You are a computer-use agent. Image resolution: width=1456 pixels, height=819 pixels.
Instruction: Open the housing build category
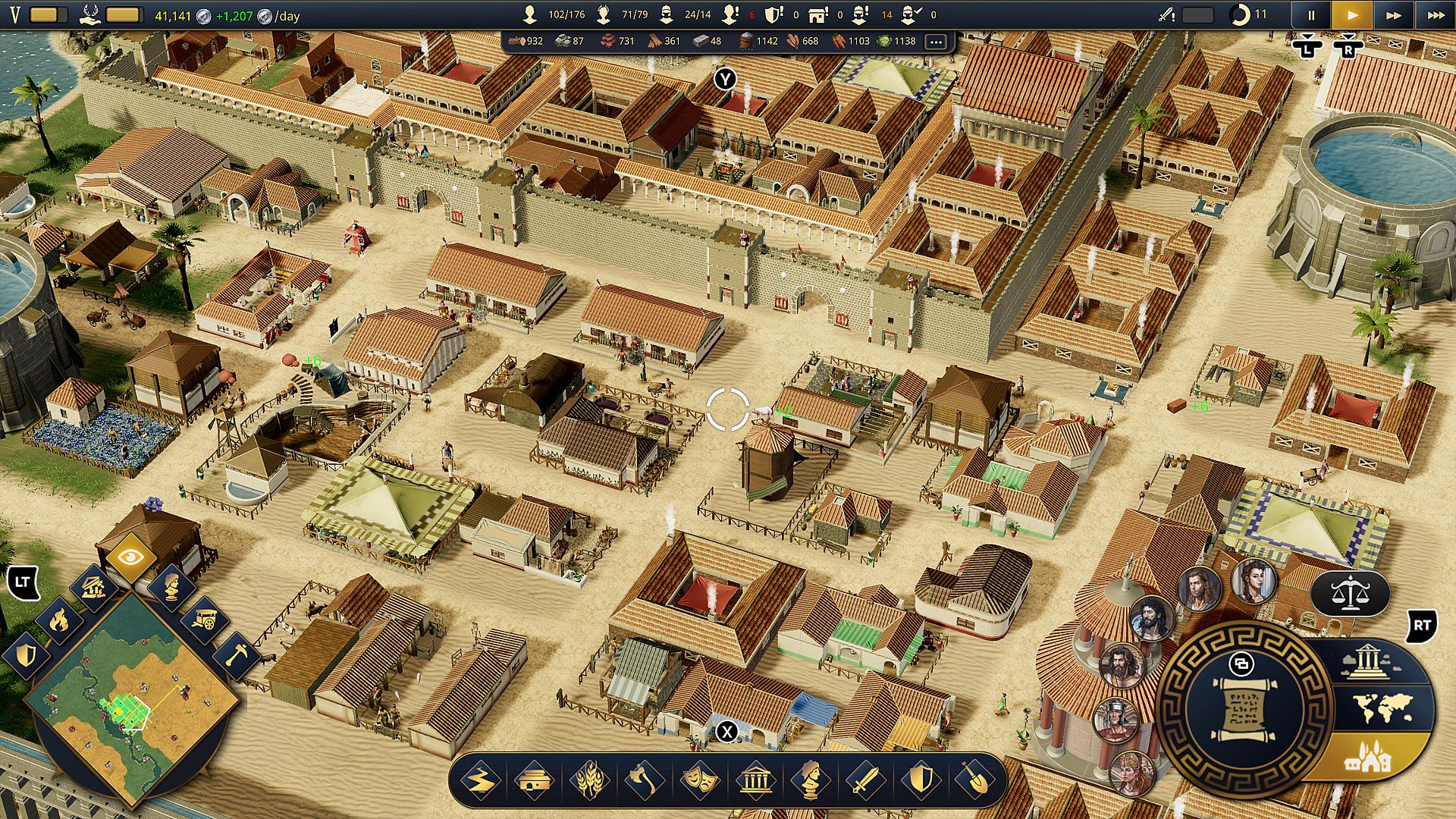point(535,780)
